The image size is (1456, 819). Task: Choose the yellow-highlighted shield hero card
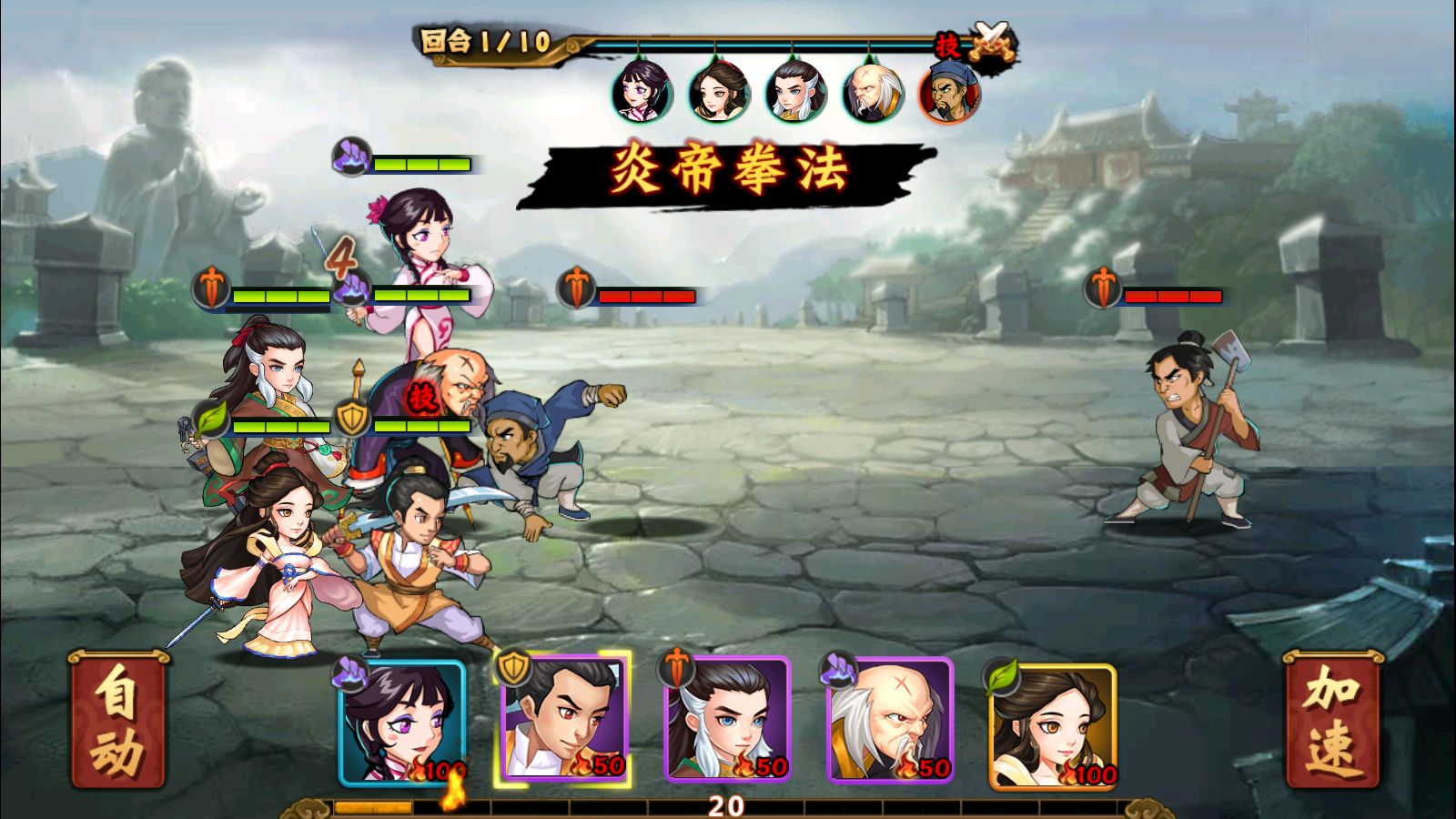pyautogui.click(x=563, y=720)
